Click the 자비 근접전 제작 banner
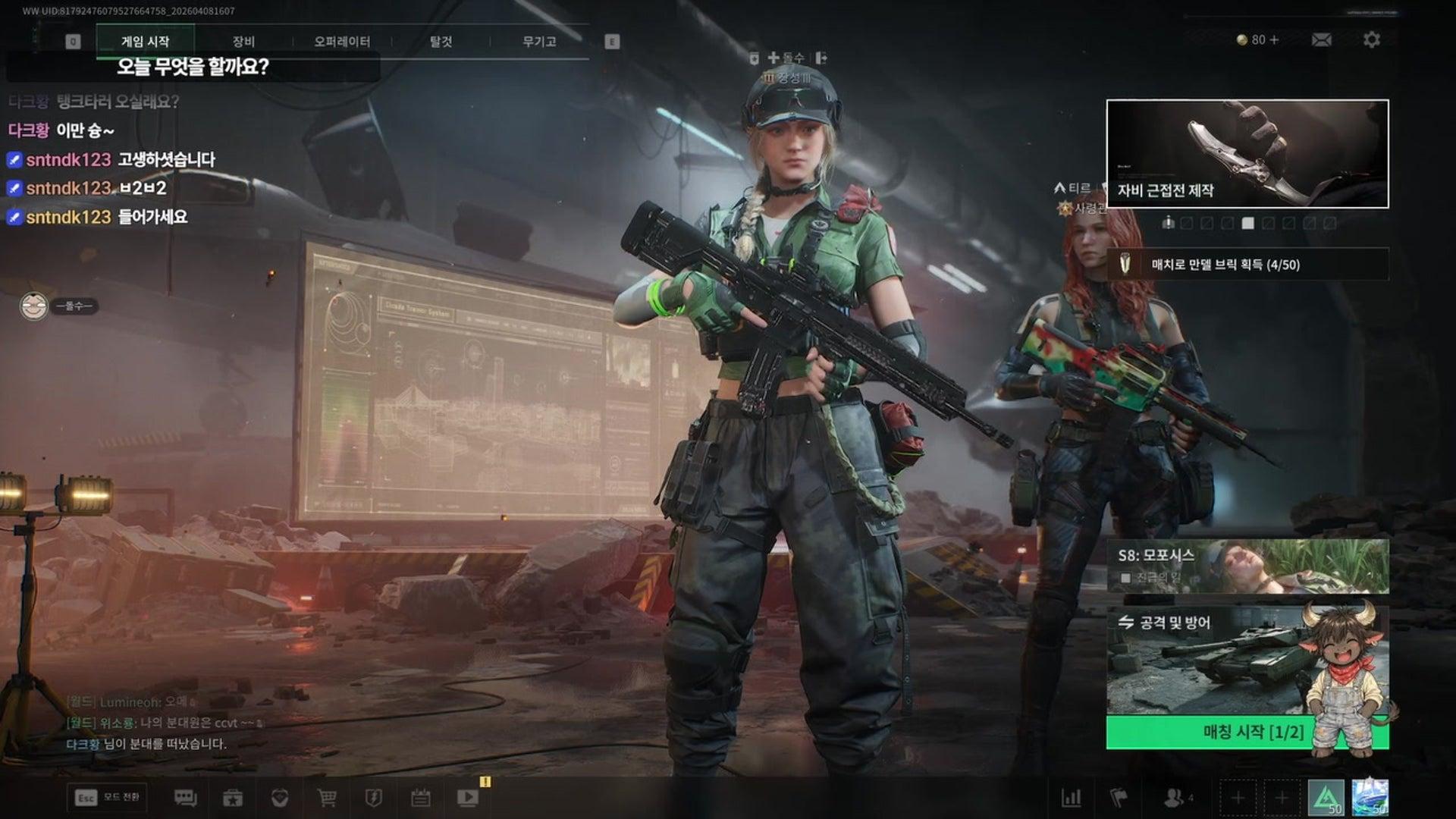The width and height of the screenshot is (1456, 819). (1247, 154)
